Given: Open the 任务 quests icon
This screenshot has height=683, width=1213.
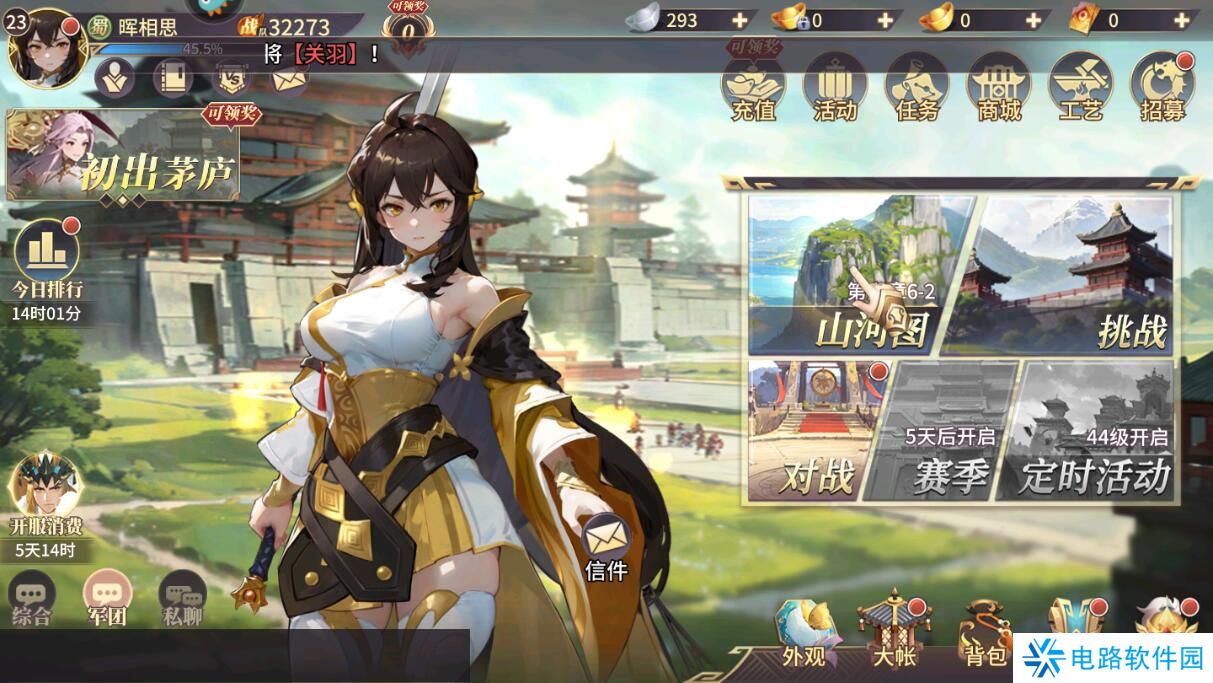Looking at the screenshot, I should 917,87.
